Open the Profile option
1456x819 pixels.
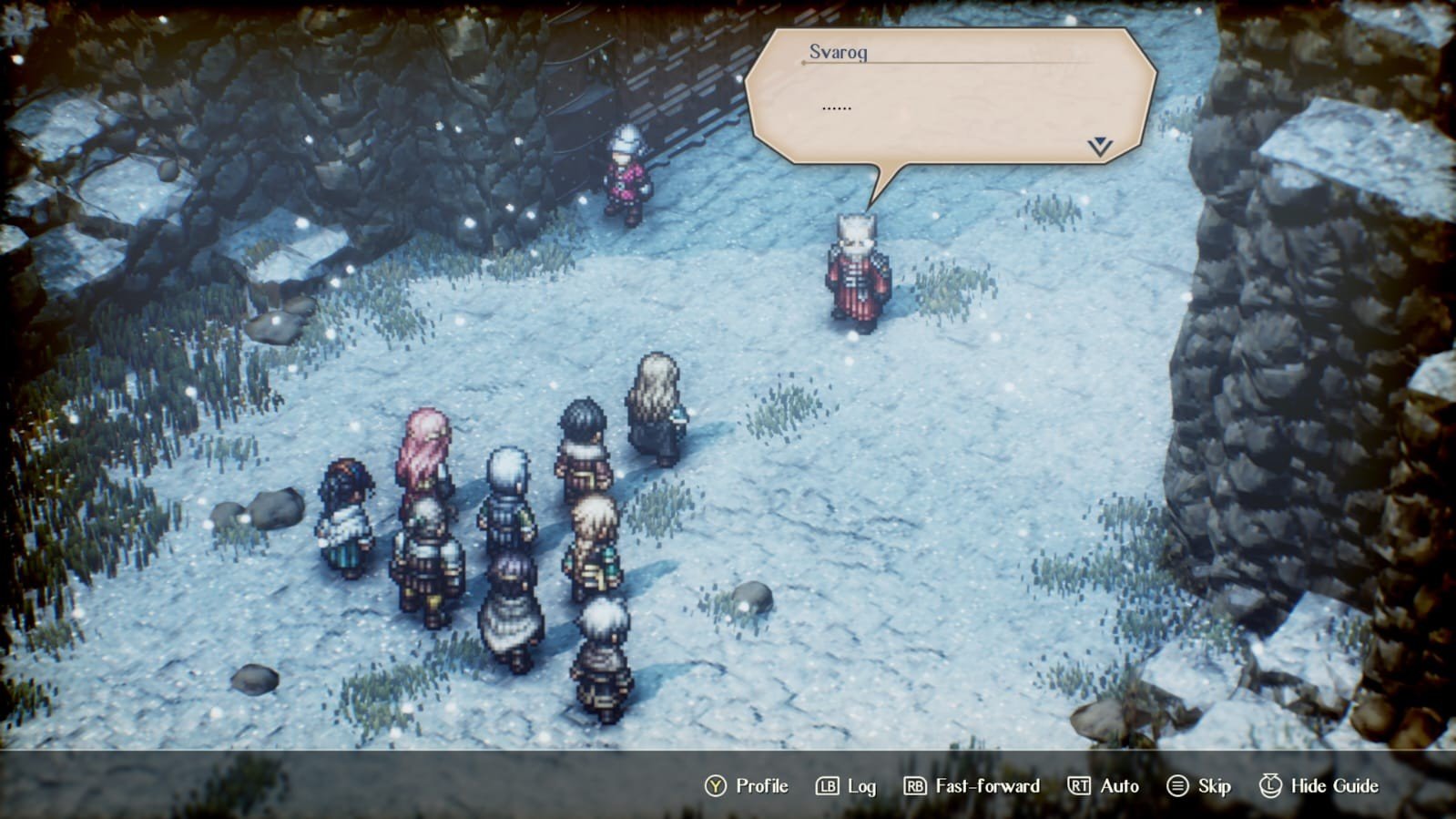click(747, 786)
